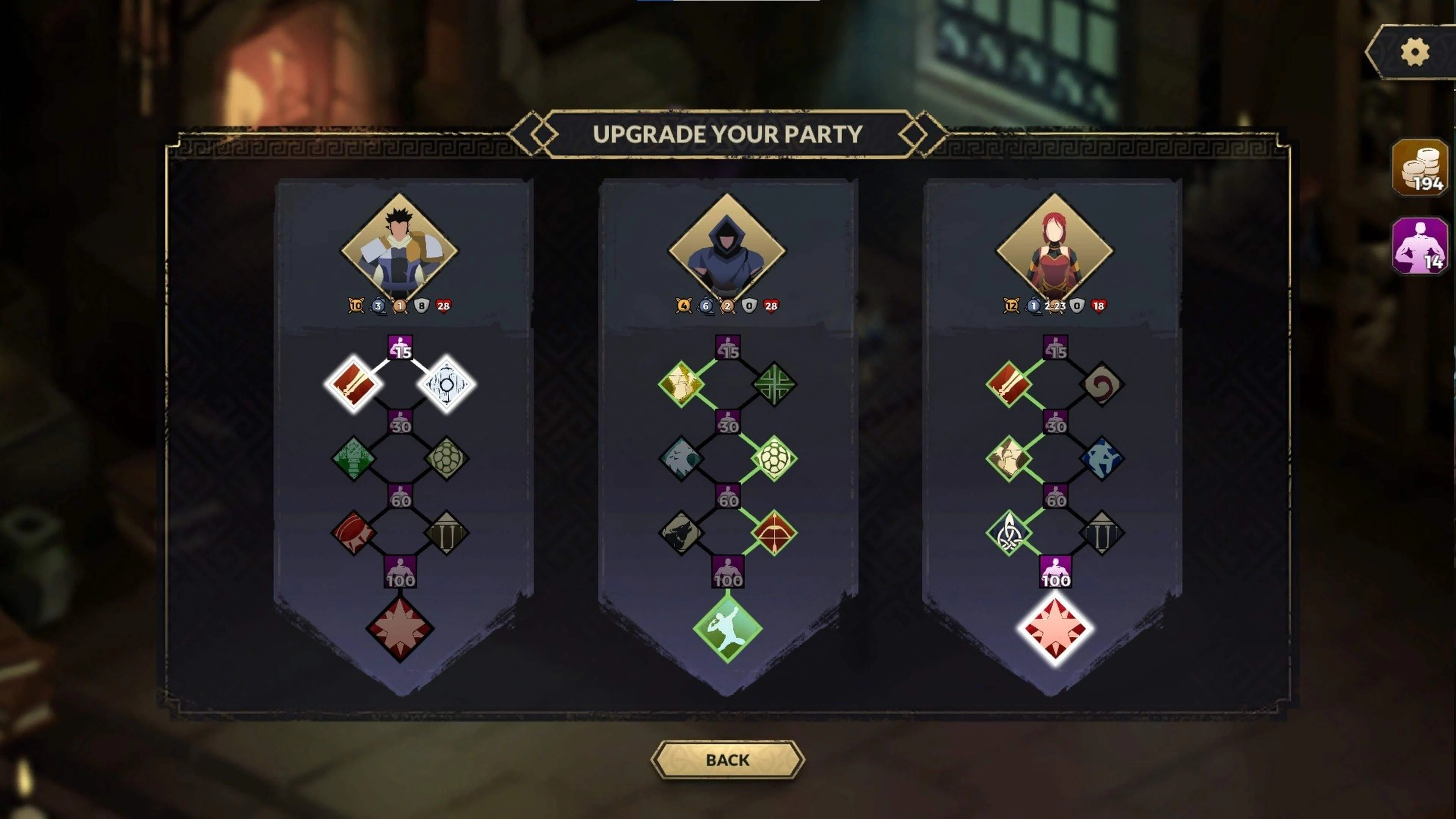Select the mage's glowing red star ultimate
Viewport: 1456px width, 819px height.
tap(1056, 629)
